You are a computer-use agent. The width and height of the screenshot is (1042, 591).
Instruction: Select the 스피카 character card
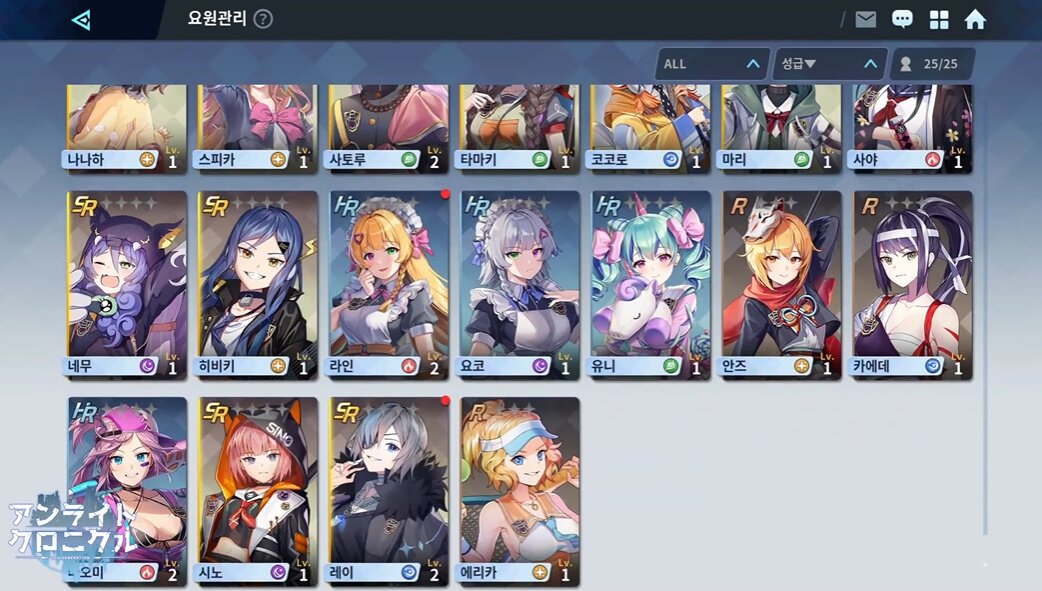tap(258, 125)
